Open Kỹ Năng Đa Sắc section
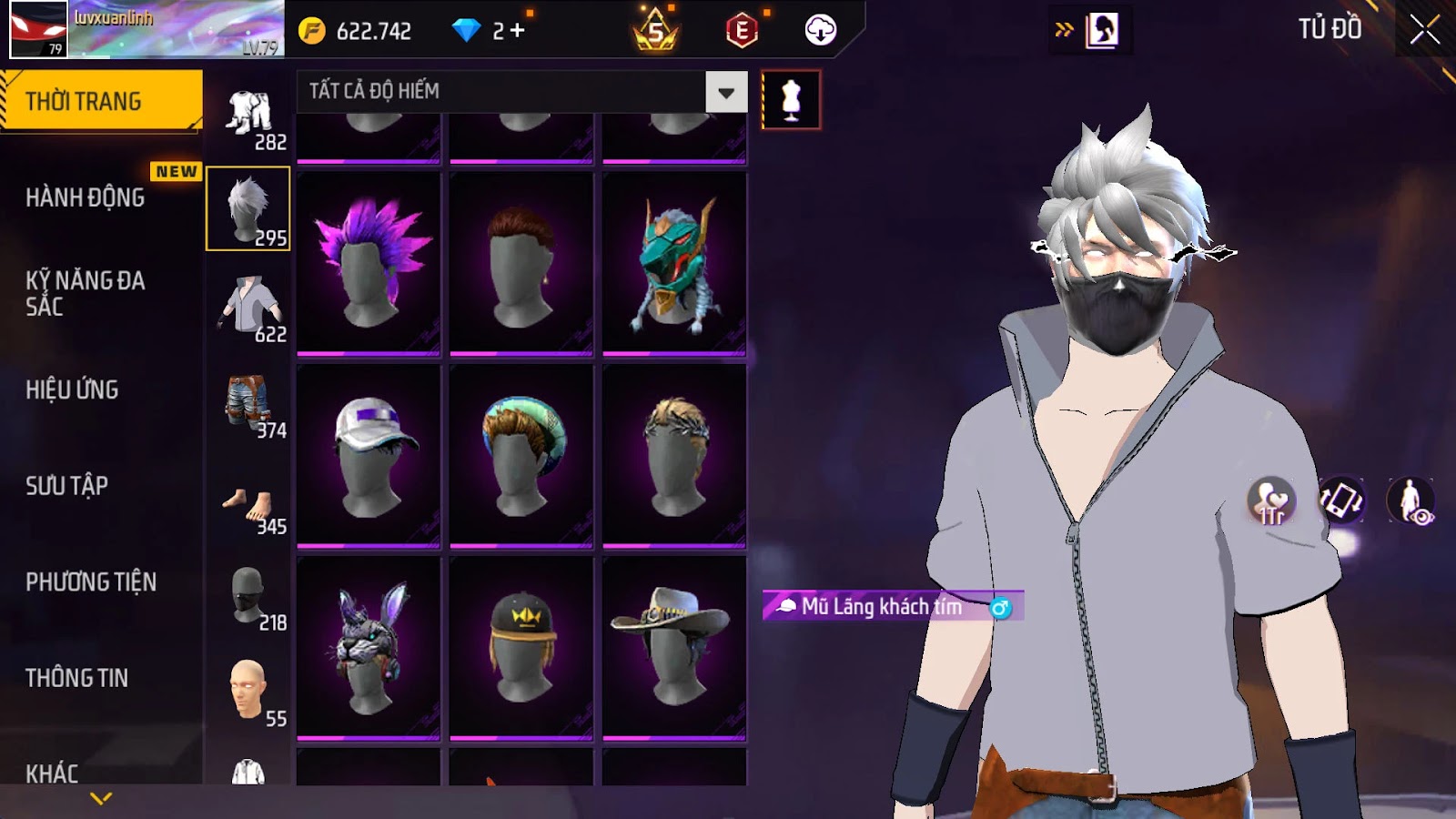Screen dimensions: 1456x819 [x=85, y=293]
